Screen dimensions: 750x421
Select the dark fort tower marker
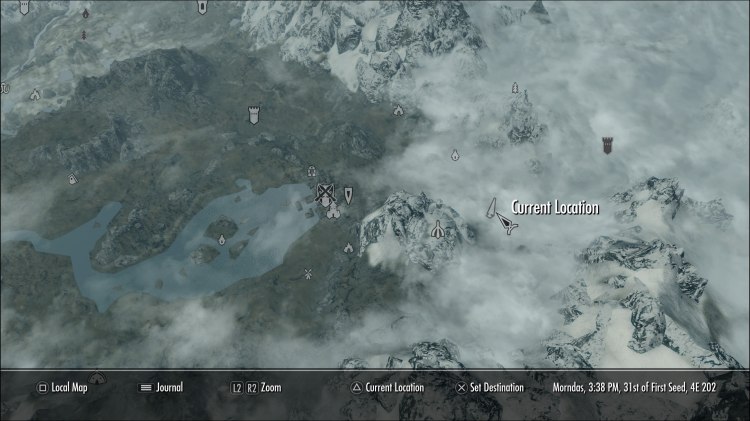pyautogui.click(x=607, y=145)
